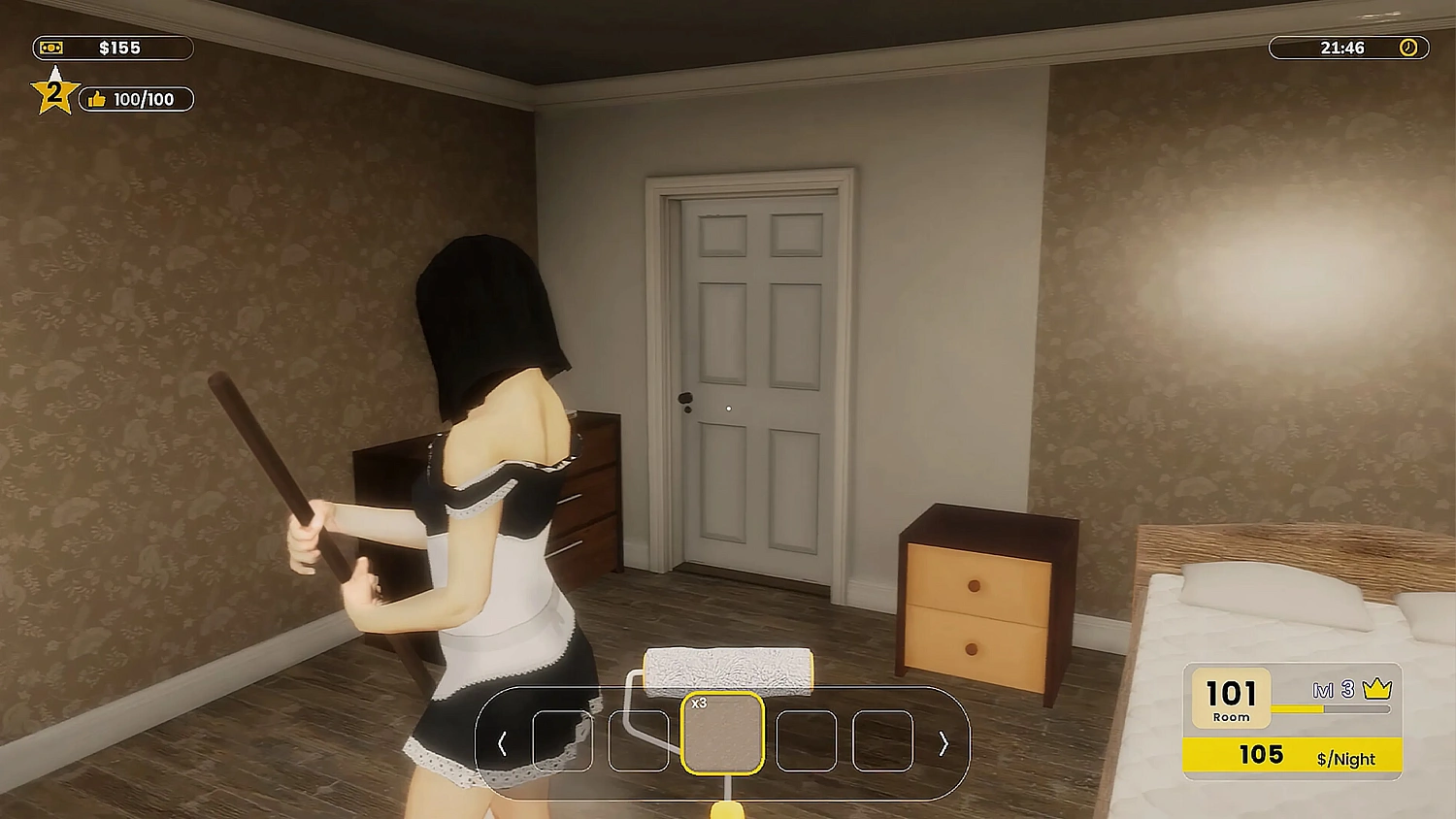Click the clock icon next to 21:46

pyautogui.click(x=1407, y=47)
